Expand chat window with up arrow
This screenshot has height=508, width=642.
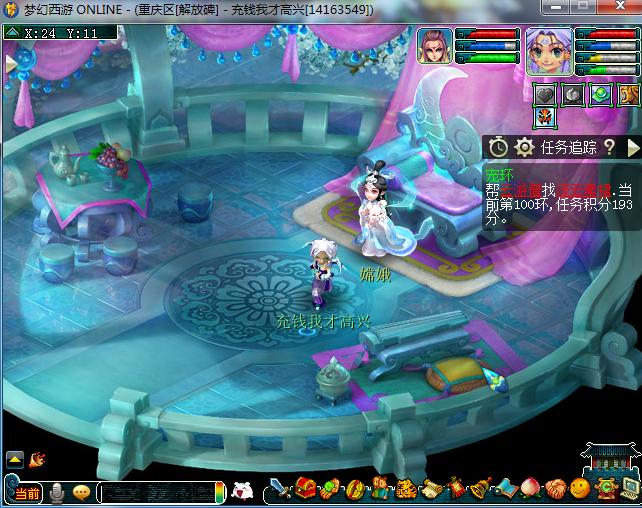[15, 459]
